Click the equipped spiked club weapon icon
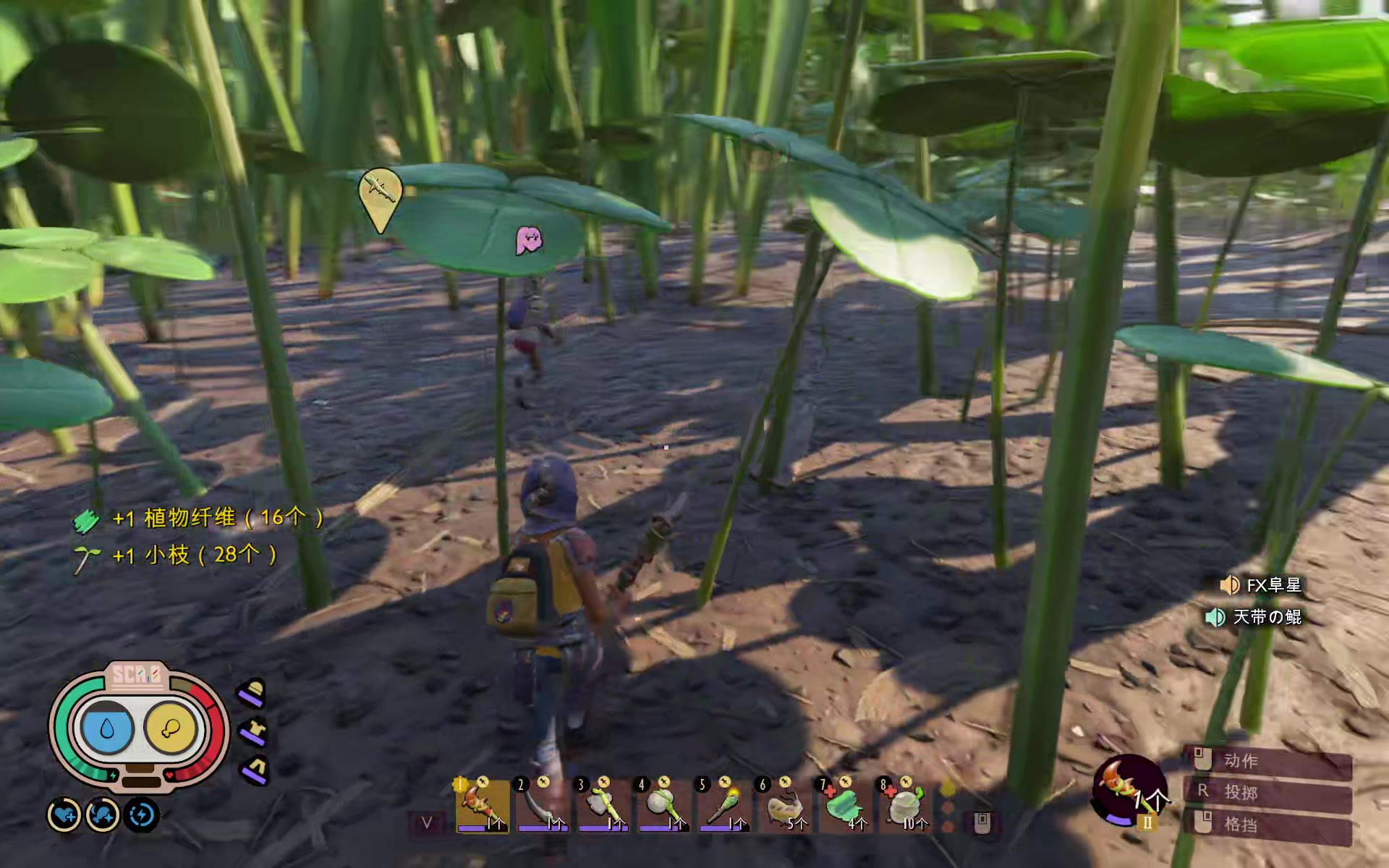 1128,791
